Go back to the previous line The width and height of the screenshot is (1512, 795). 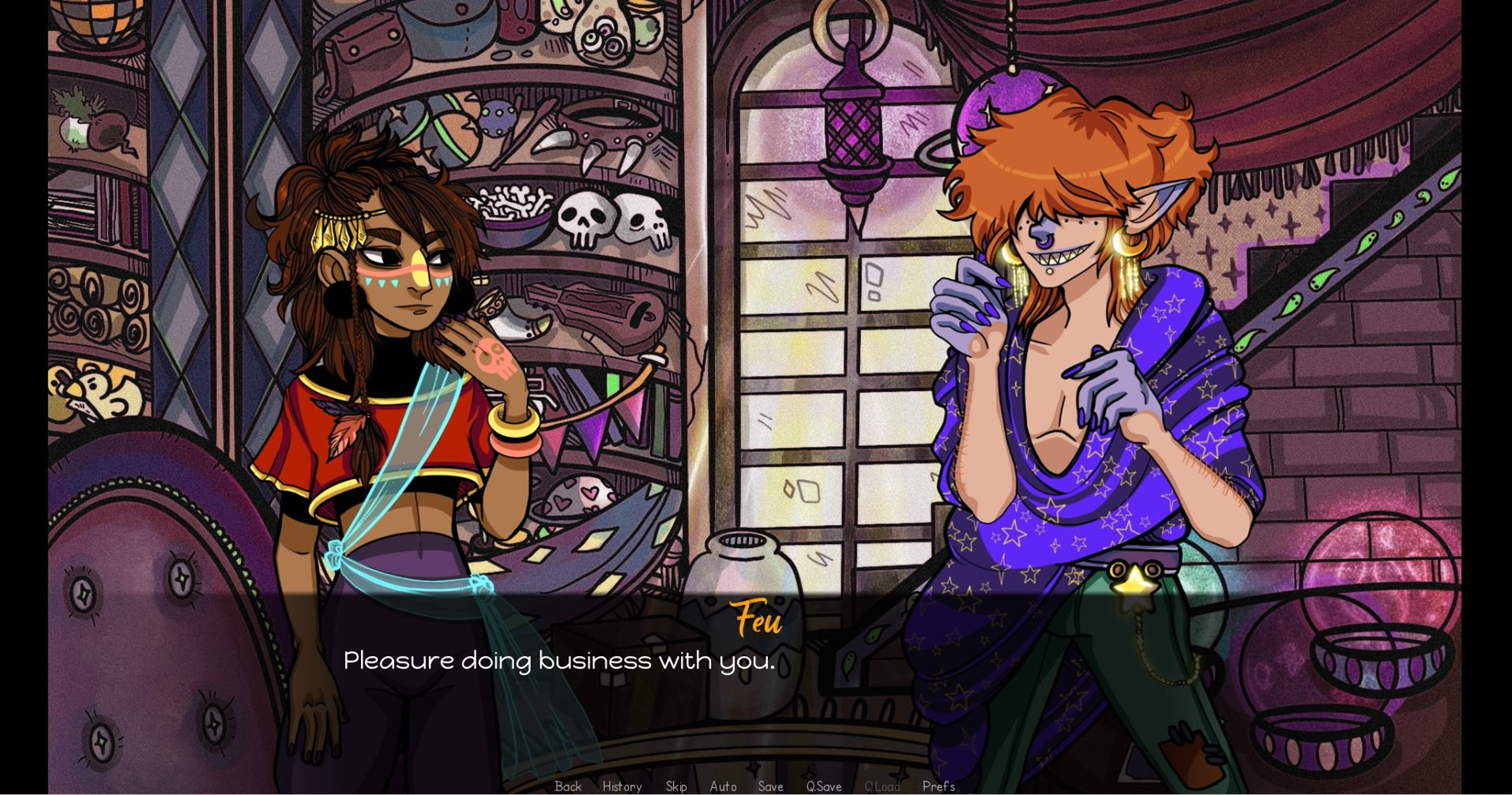pyautogui.click(x=568, y=786)
